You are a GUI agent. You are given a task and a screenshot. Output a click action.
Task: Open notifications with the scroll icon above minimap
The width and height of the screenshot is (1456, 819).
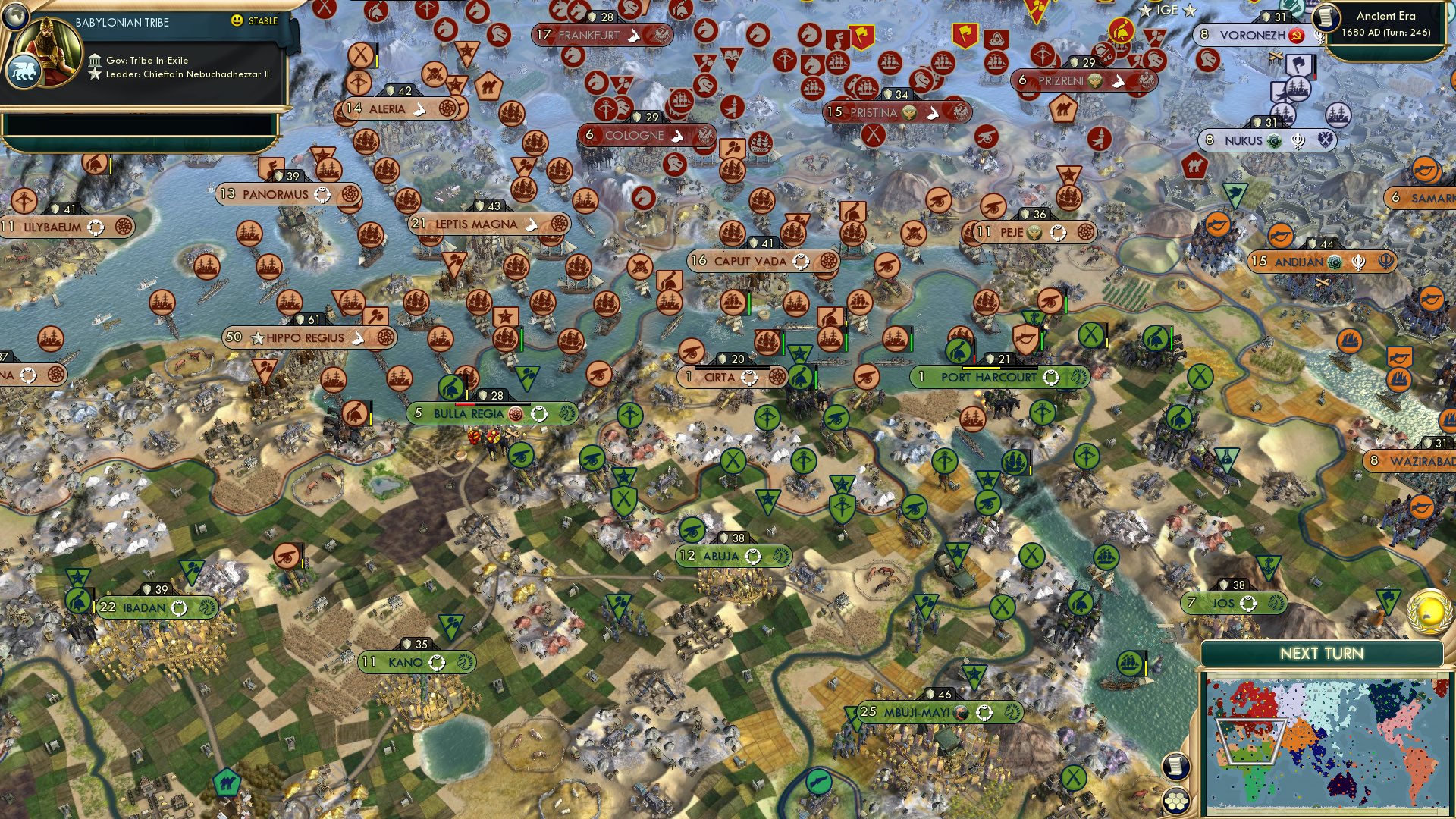click(1175, 766)
